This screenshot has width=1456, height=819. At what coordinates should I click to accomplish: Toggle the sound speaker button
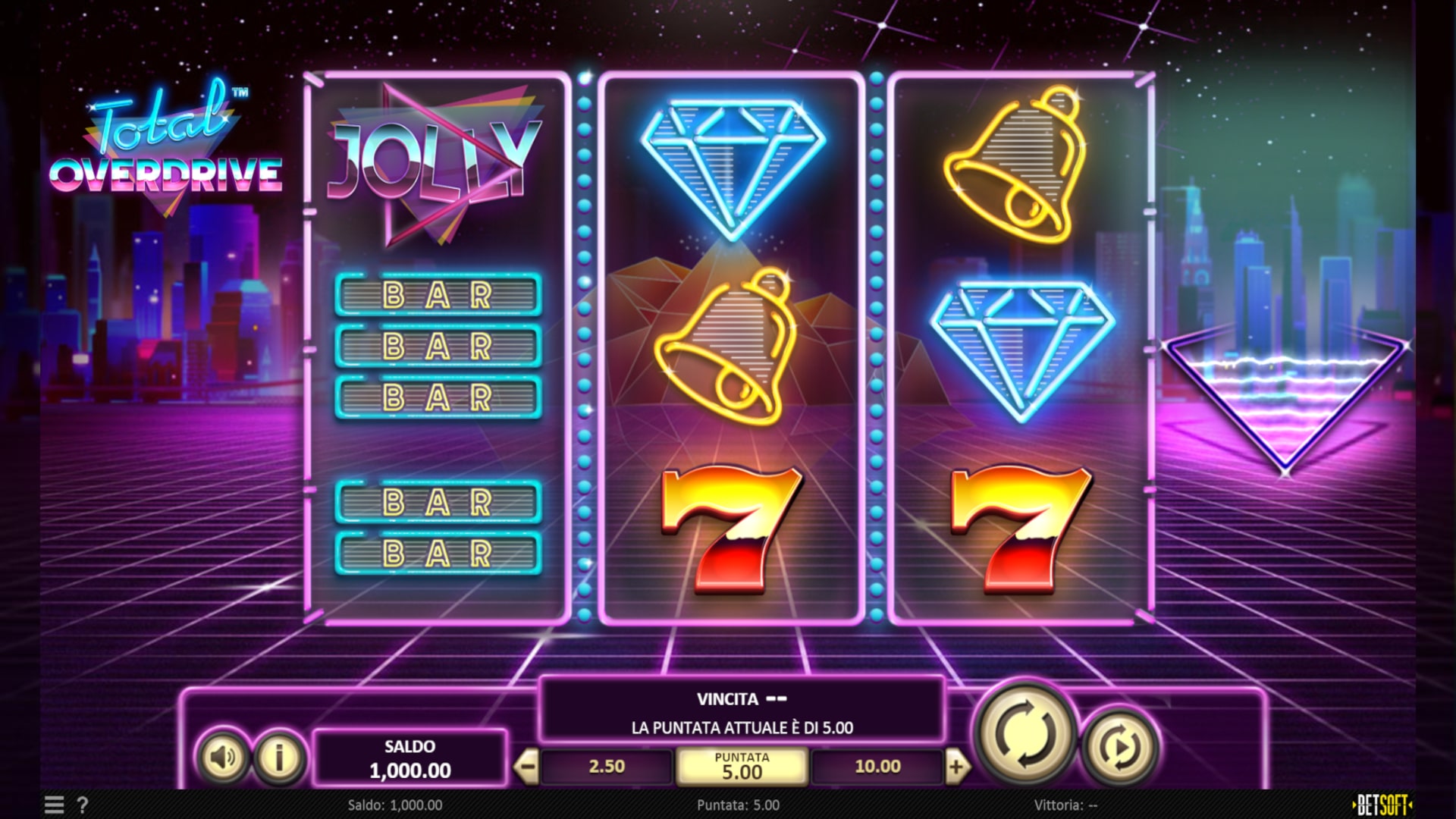pos(223,757)
